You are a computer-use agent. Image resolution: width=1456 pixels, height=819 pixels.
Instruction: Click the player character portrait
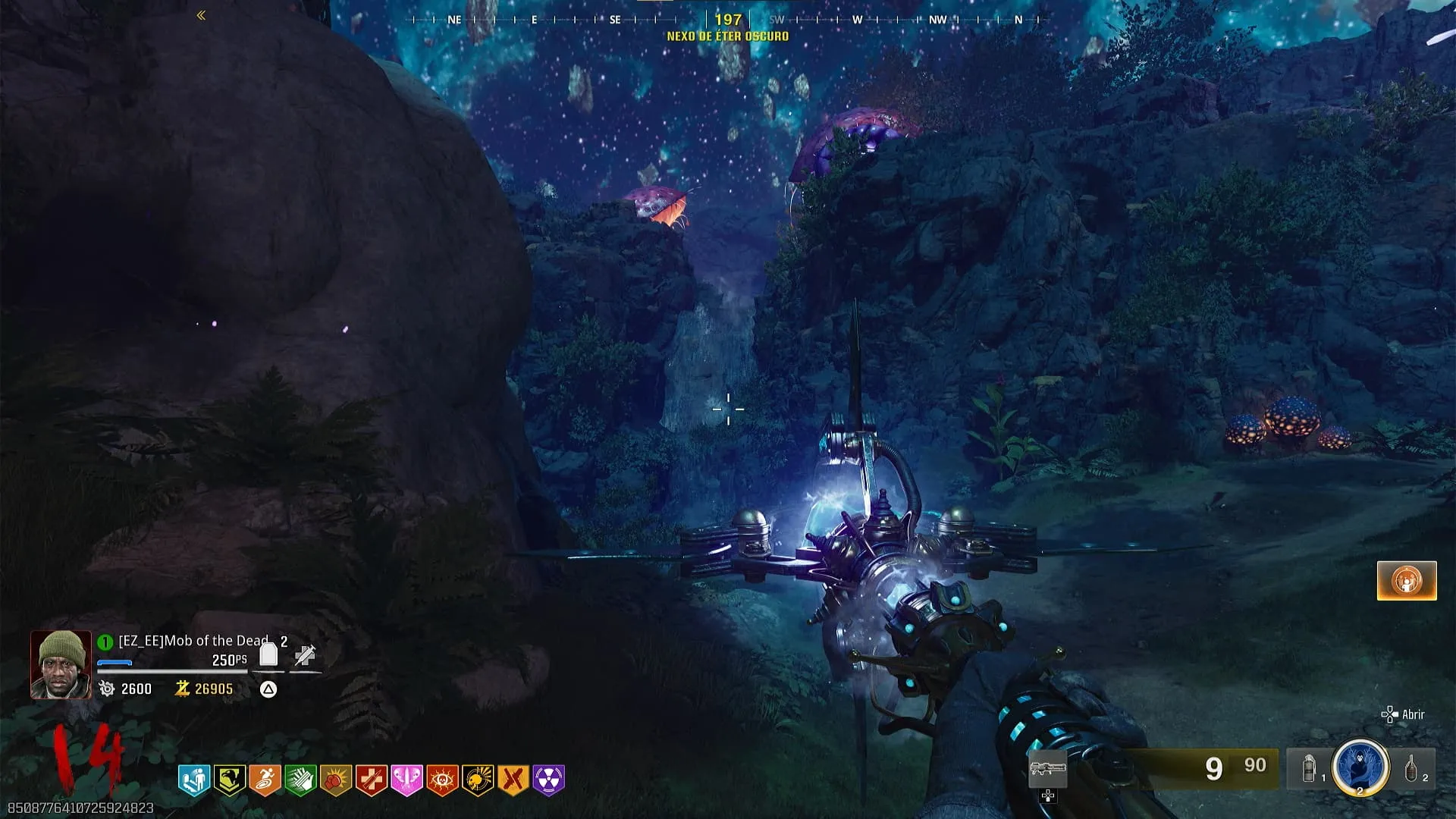pyautogui.click(x=61, y=664)
